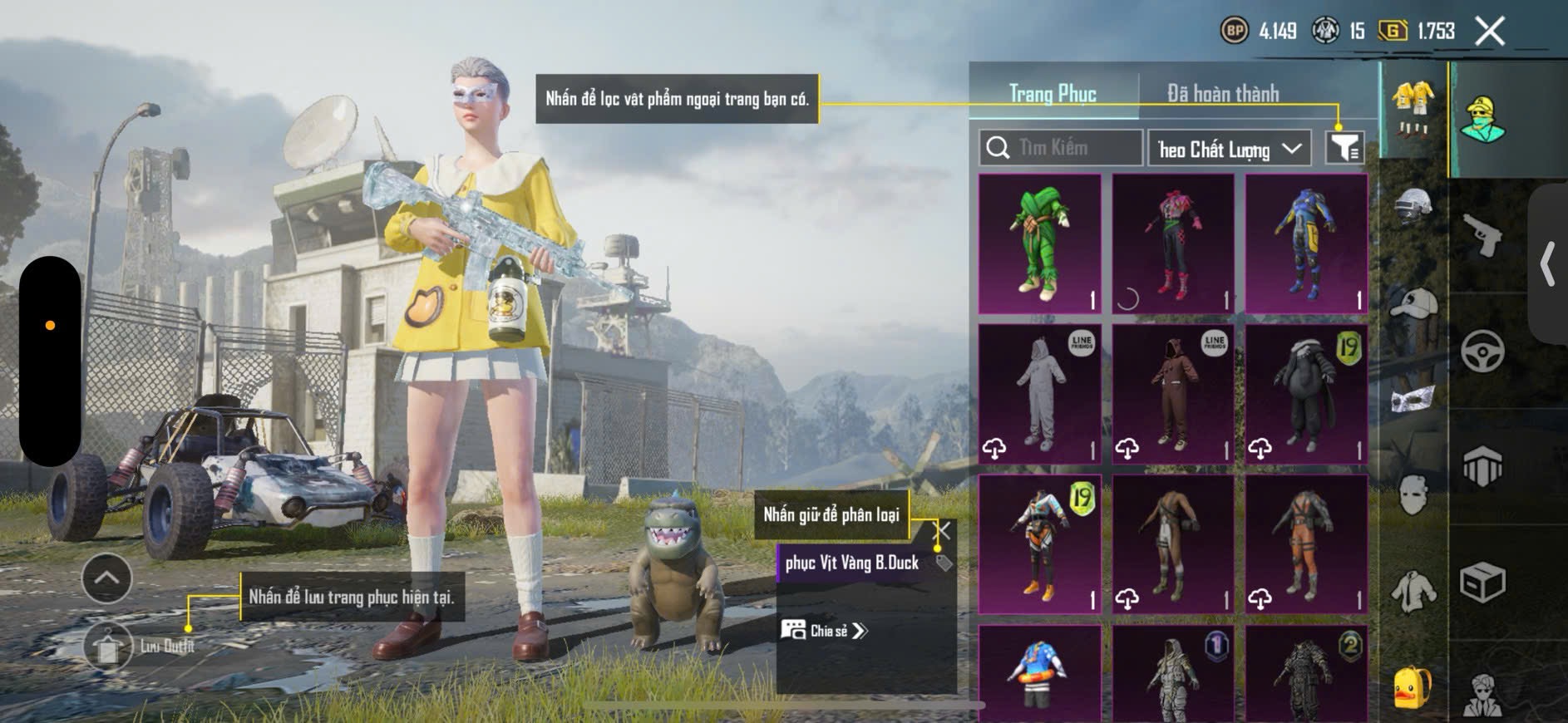Expand the round up-arrow button
1568x723 pixels.
tap(107, 578)
